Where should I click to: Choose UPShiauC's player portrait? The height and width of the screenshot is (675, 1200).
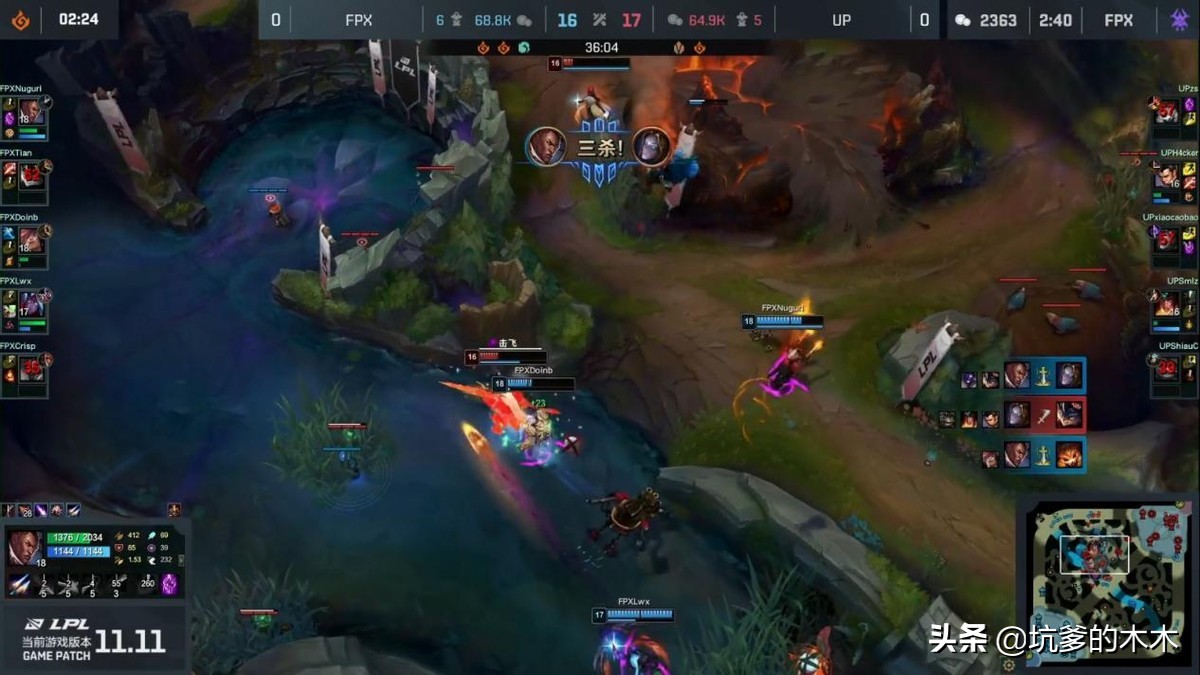[1166, 370]
